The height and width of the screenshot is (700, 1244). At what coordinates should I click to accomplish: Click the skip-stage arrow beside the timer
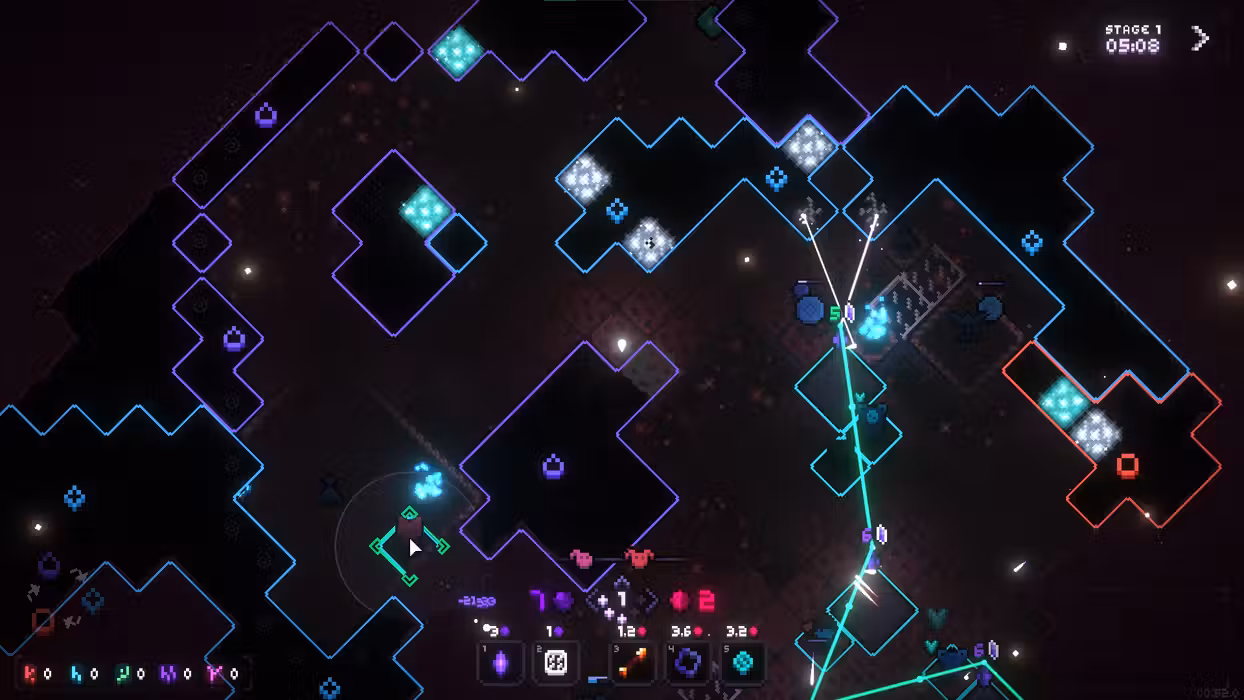point(1200,39)
